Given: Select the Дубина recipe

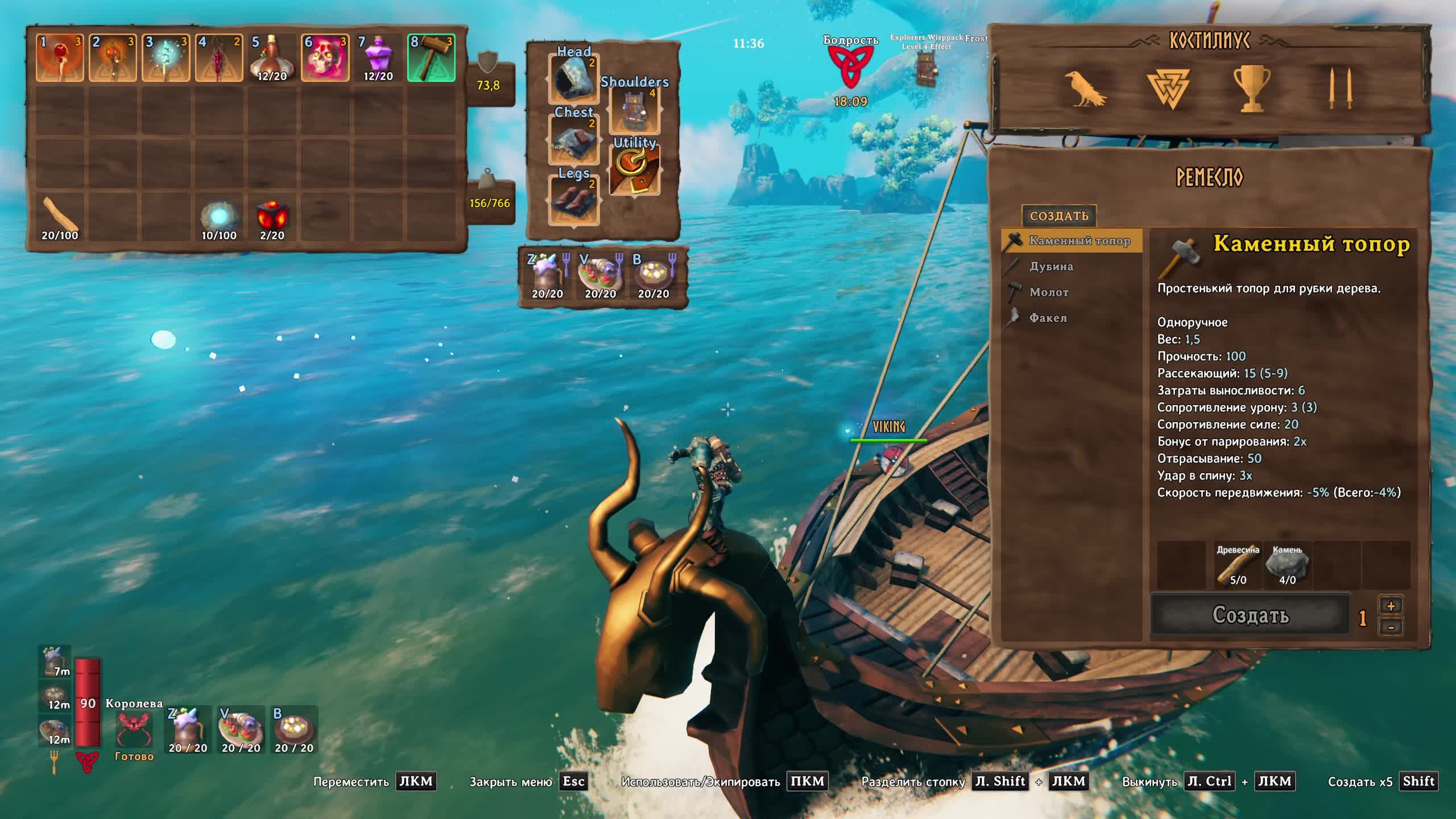Looking at the screenshot, I should point(1050,266).
